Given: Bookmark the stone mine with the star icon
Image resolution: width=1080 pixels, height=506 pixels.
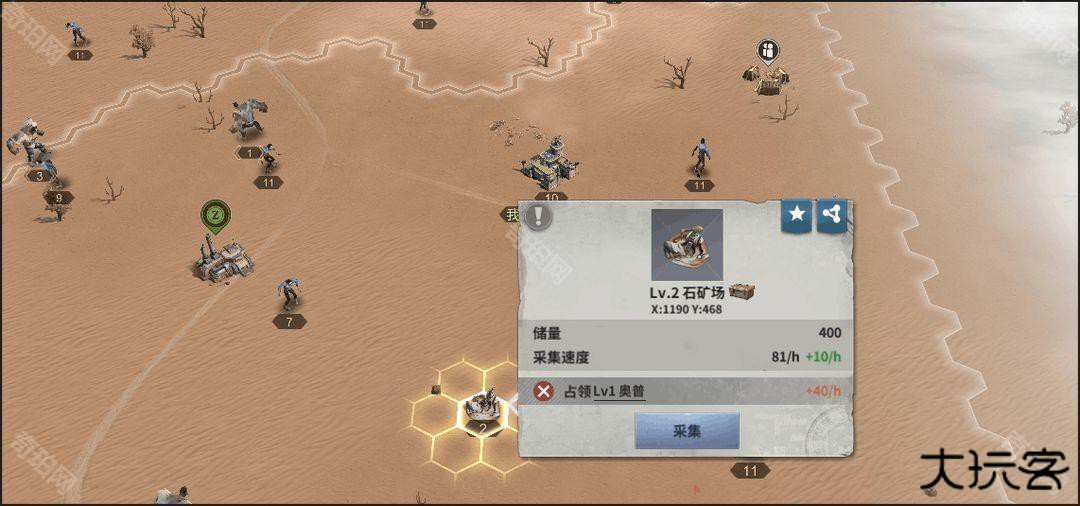Looking at the screenshot, I should click(797, 215).
